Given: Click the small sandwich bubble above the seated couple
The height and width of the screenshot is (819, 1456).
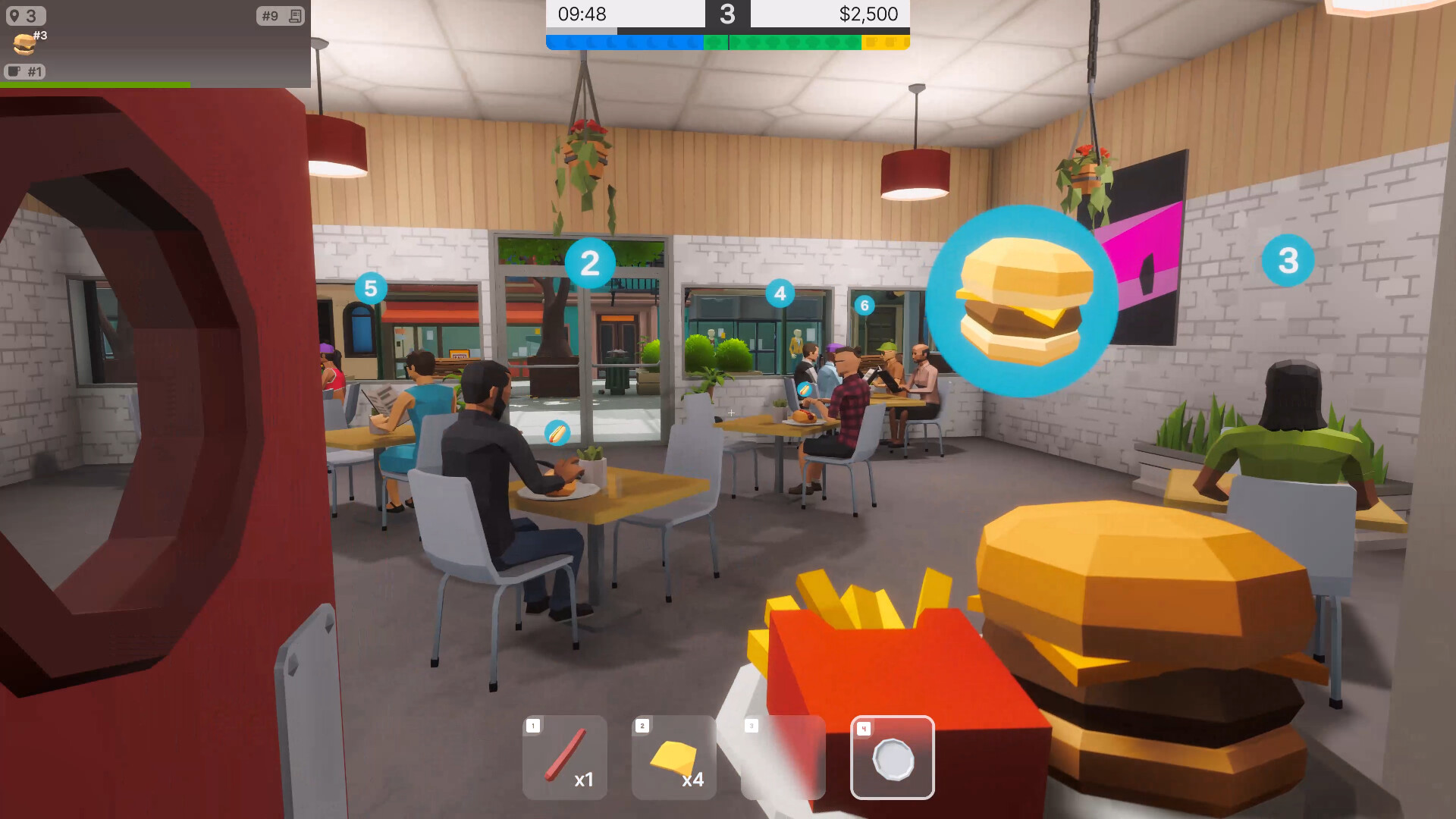Looking at the screenshot, I should coord(806,389).
